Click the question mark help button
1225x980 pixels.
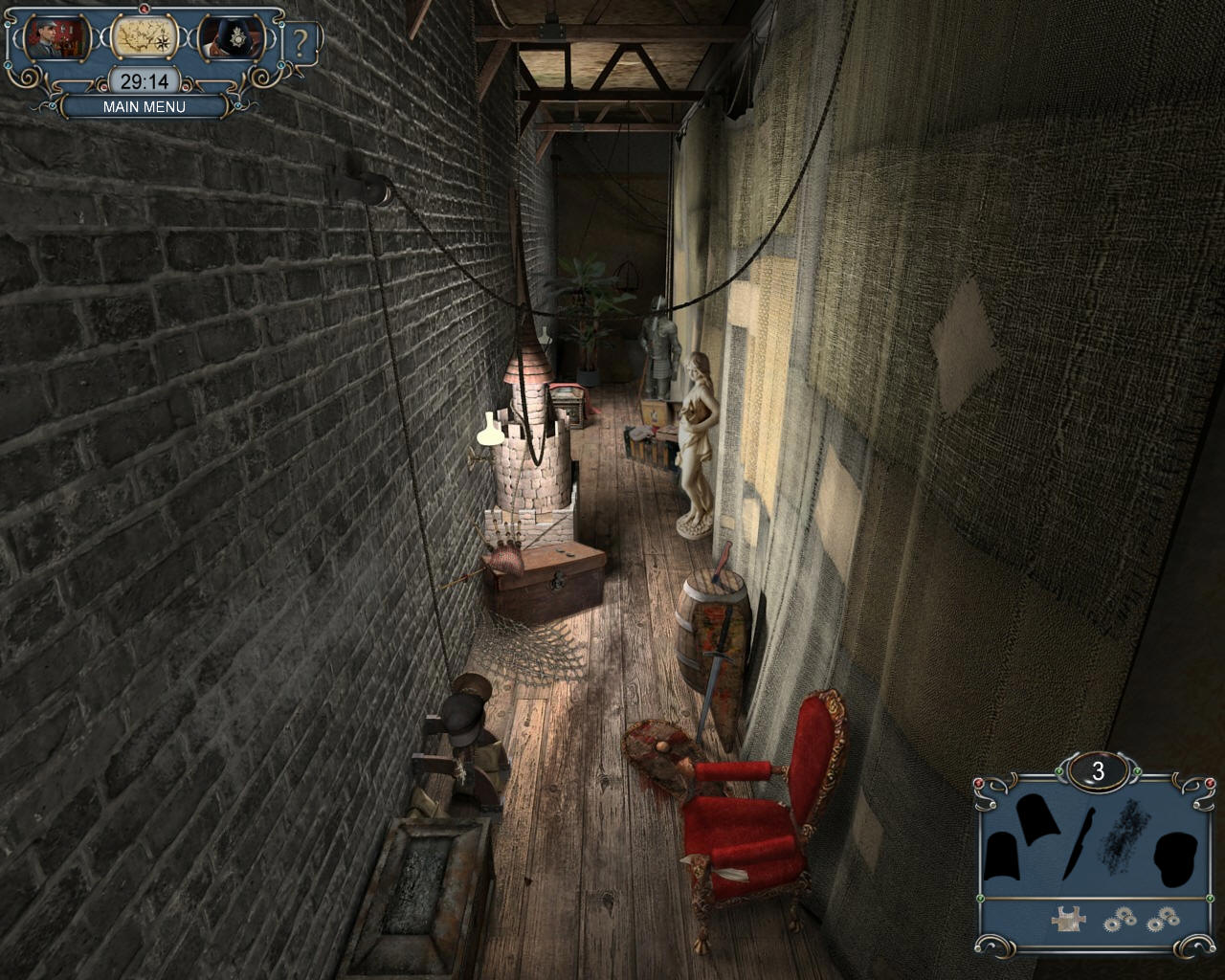(x=301, y=43)
